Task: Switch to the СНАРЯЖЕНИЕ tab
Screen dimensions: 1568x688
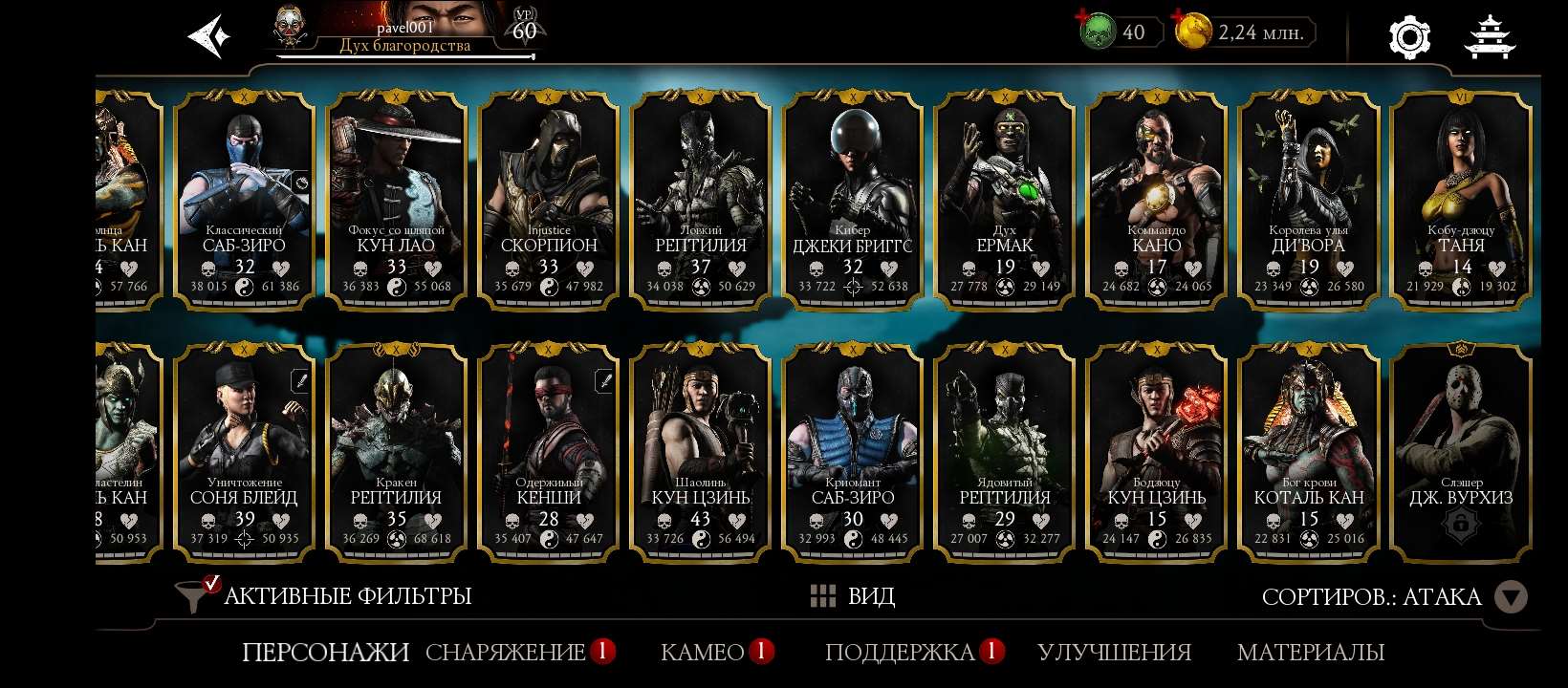Action: point(507,653)
